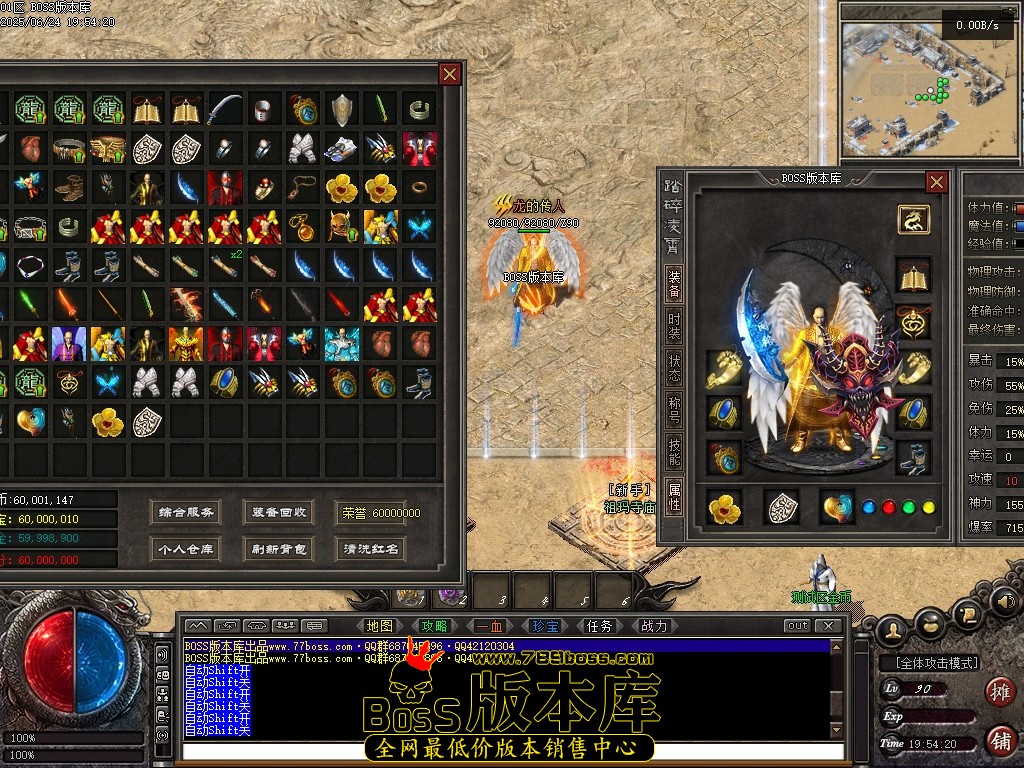Open the 个人仓库 personal warehouse

(x=186, y=549)
